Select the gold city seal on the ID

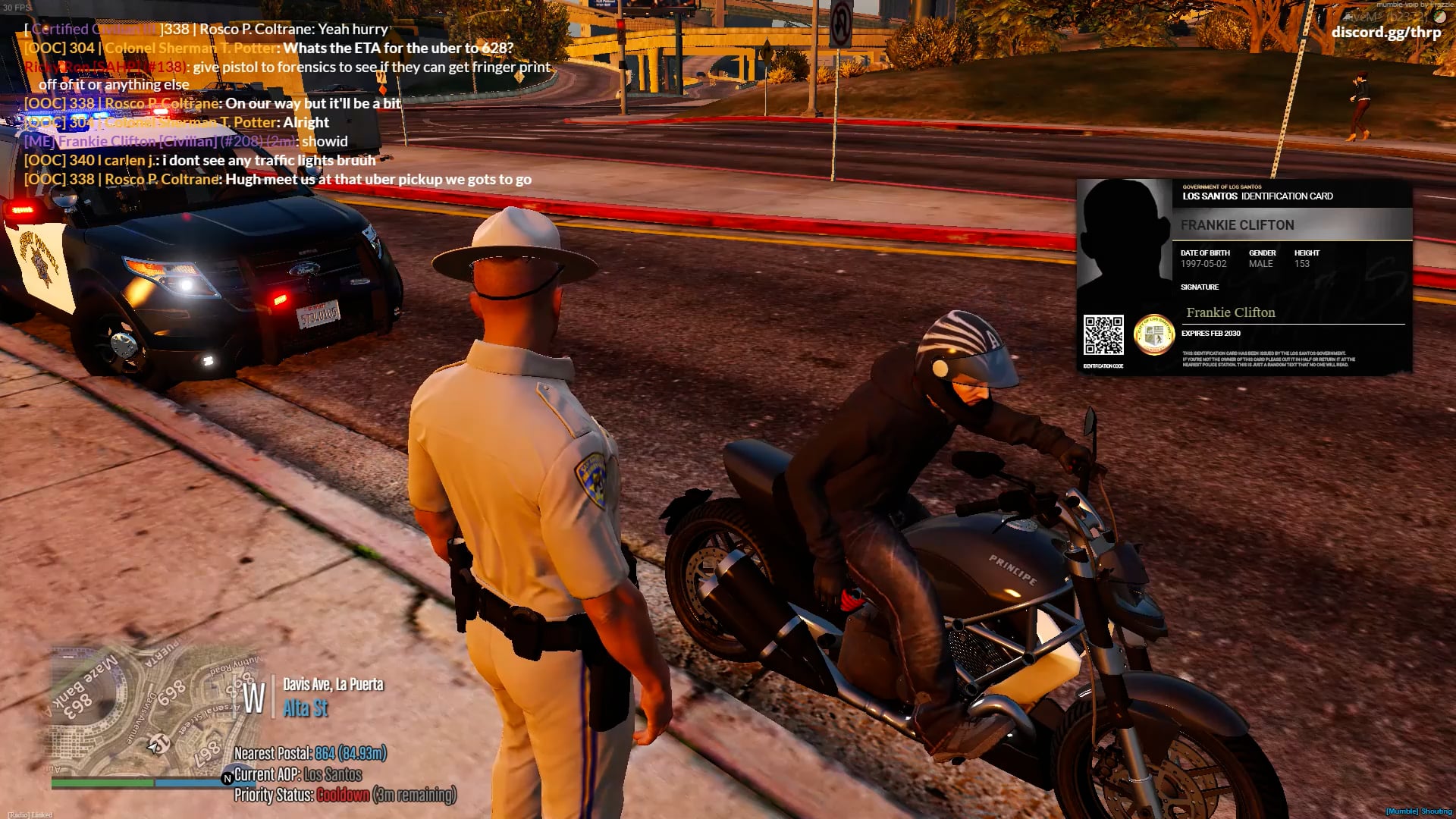pos(1153,334)
